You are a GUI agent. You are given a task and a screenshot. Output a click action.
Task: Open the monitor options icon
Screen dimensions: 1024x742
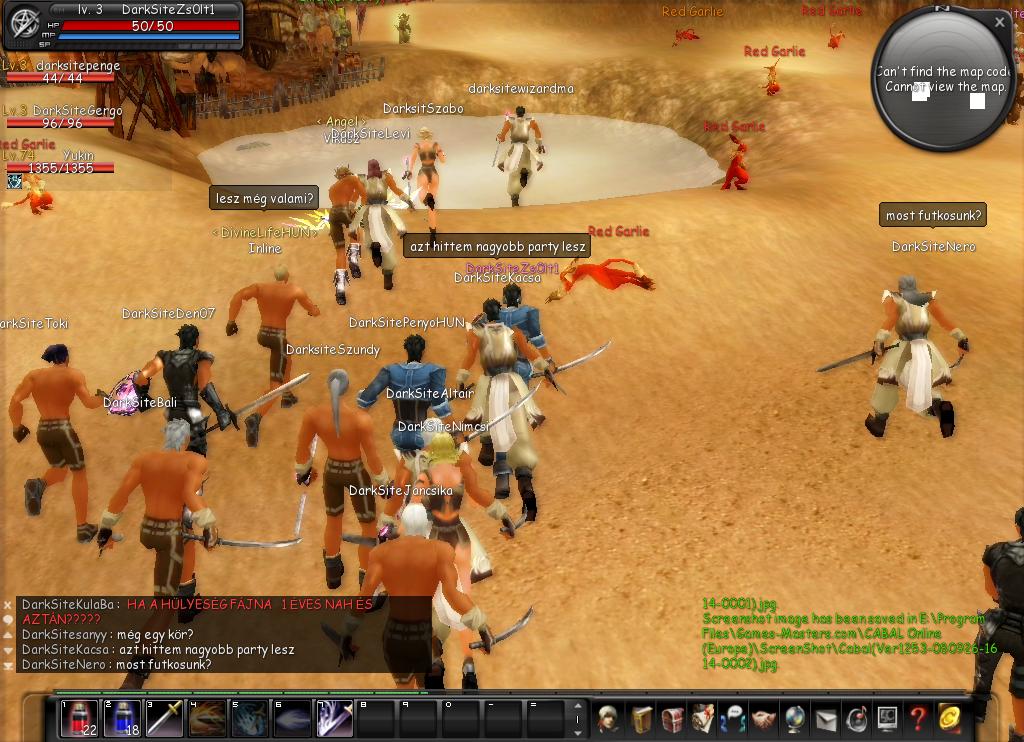pyautogui.click(x=887, y=718)
